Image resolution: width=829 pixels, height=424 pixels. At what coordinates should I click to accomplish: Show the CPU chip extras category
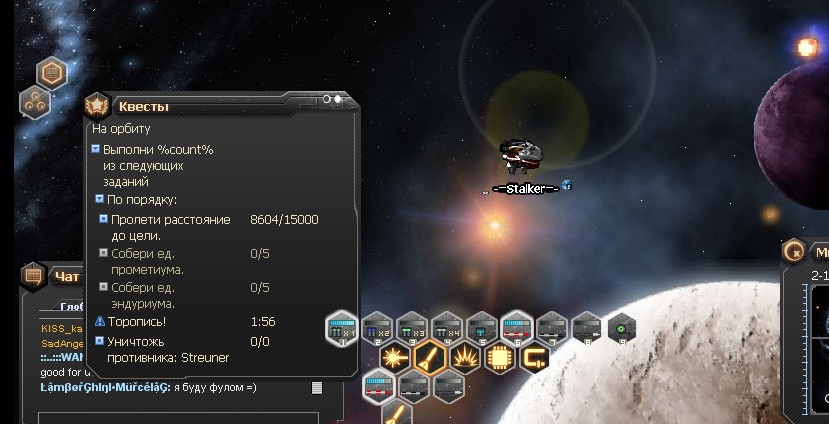[x=500, y=357]
